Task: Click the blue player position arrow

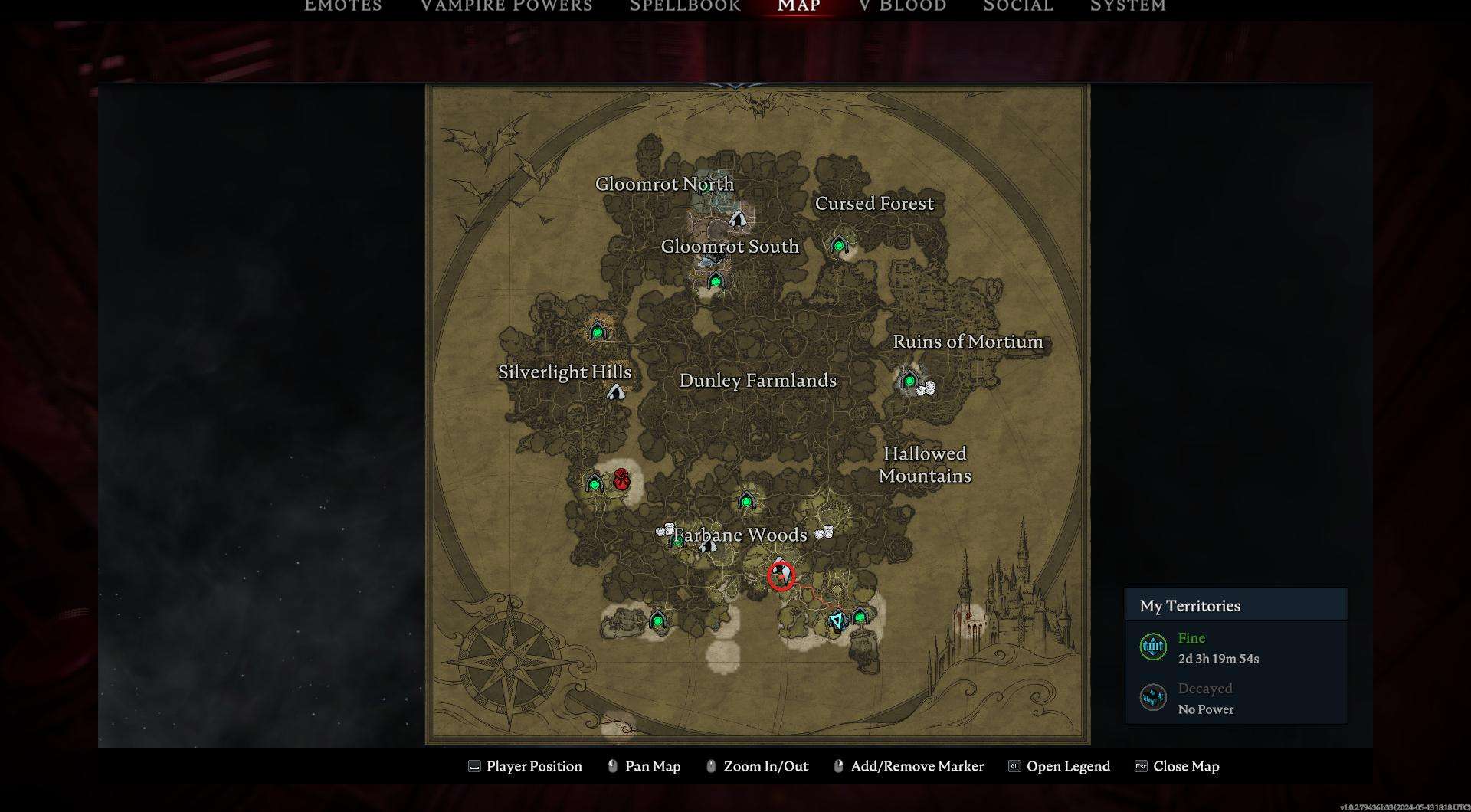Action: 837,620
